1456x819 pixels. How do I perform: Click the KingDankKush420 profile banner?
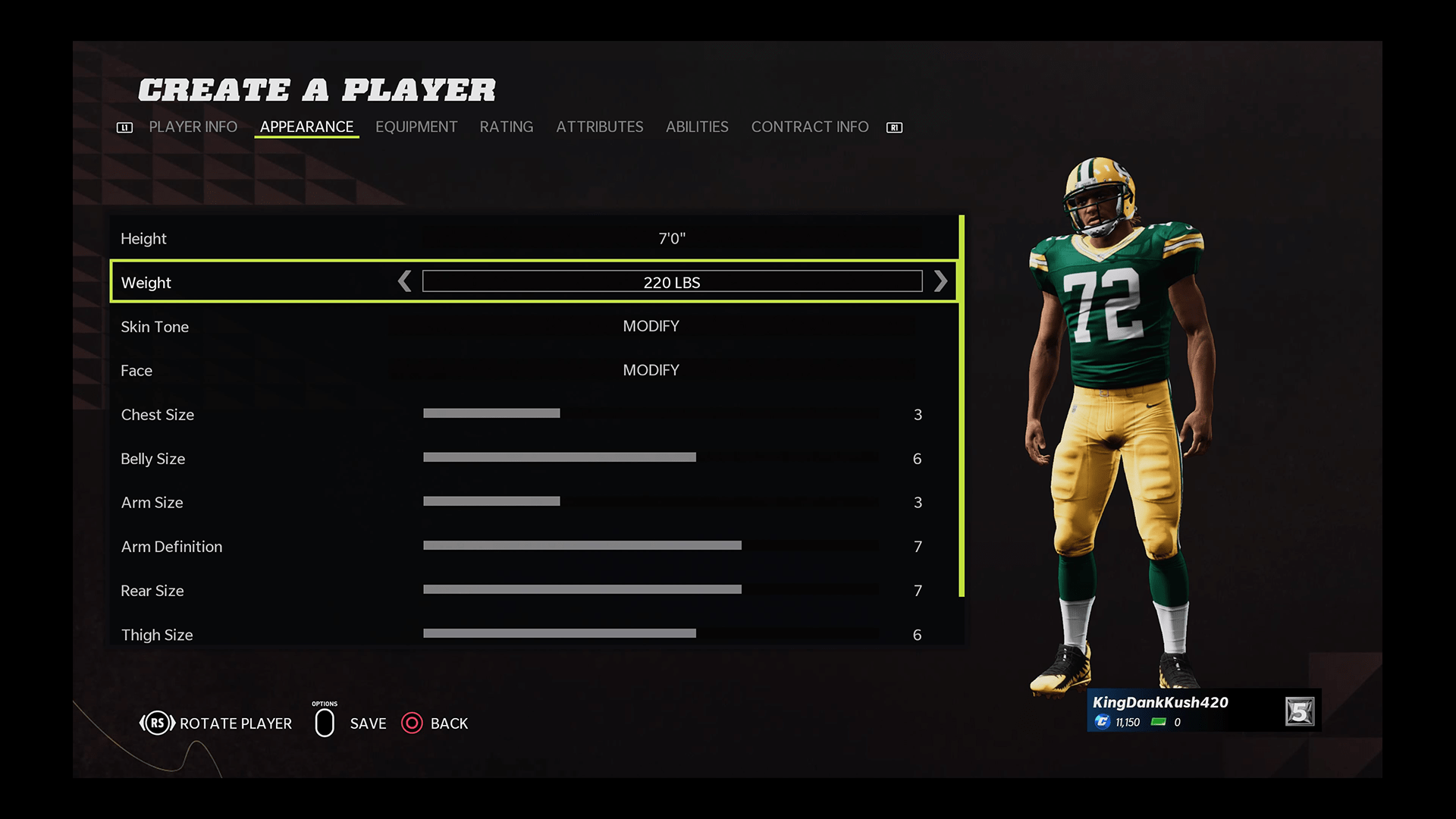pos(1203,711)
